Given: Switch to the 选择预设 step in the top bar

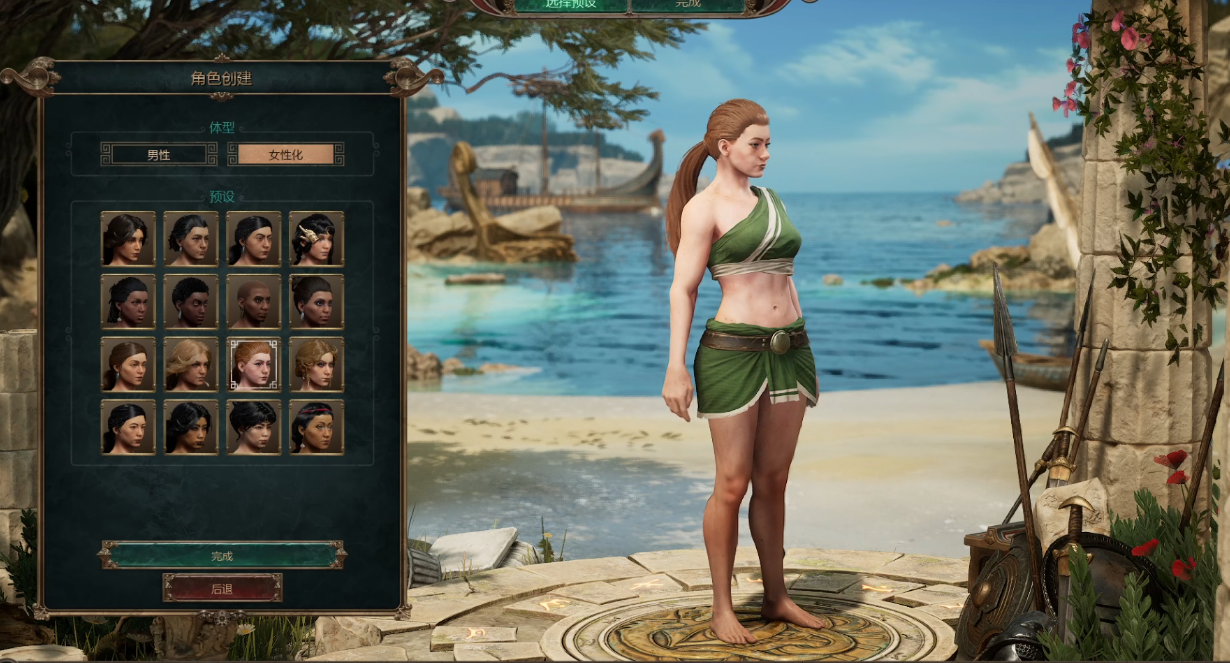Looking at the screenshot, I should pos(570,4).
